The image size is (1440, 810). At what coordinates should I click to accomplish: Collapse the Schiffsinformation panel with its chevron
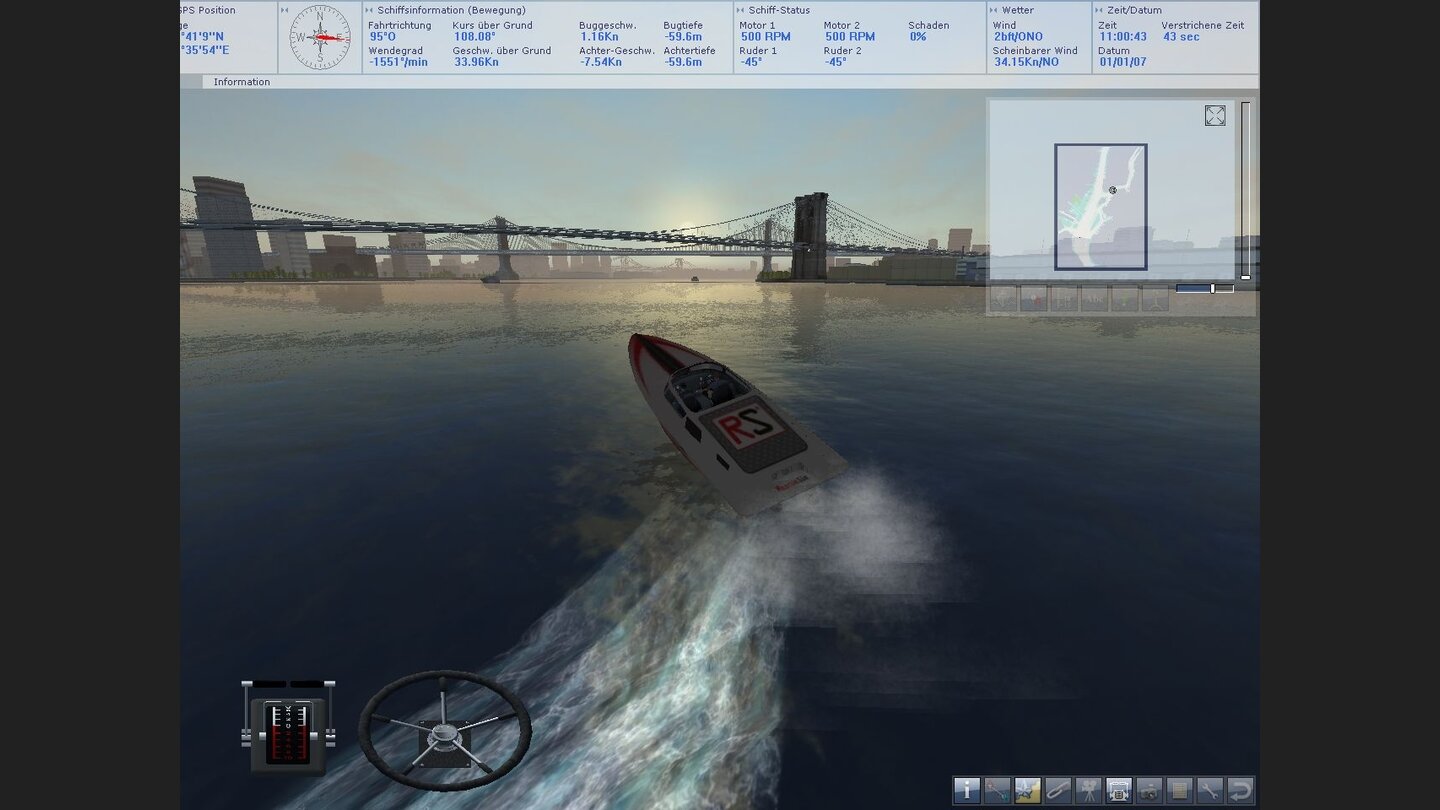[x=370, y=9]
